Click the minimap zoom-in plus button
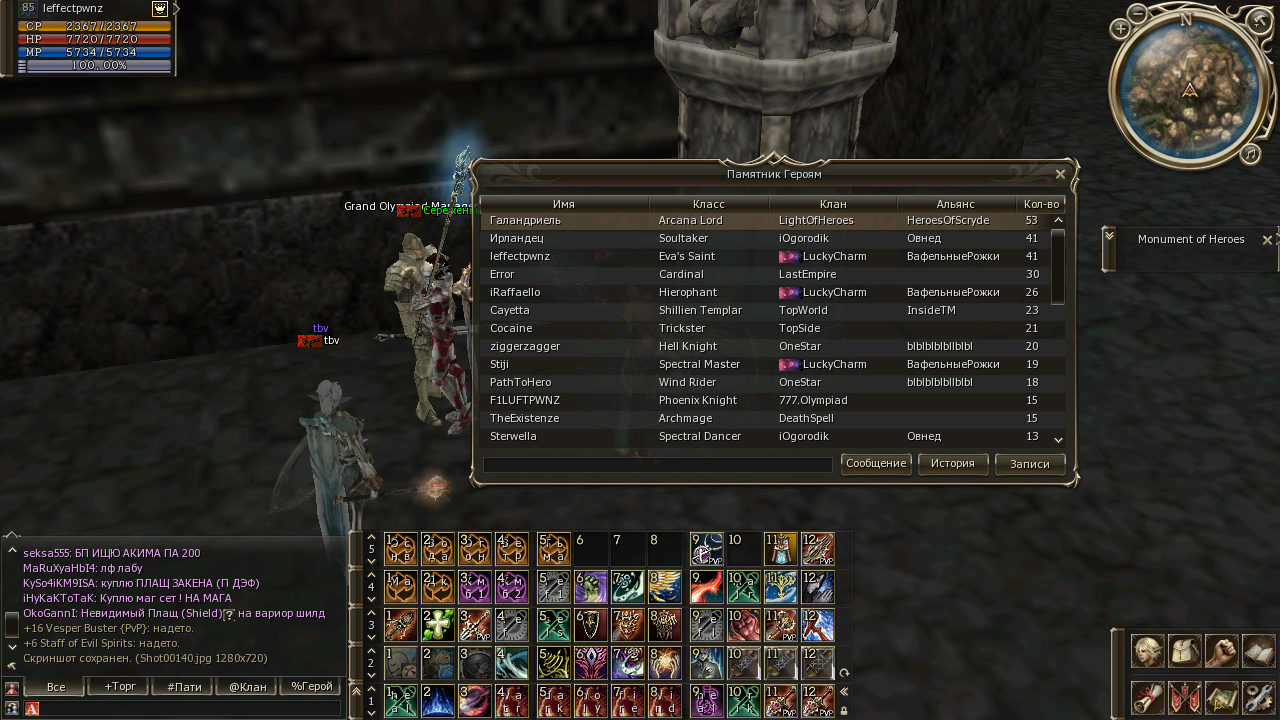 [x=1120, y=29]
